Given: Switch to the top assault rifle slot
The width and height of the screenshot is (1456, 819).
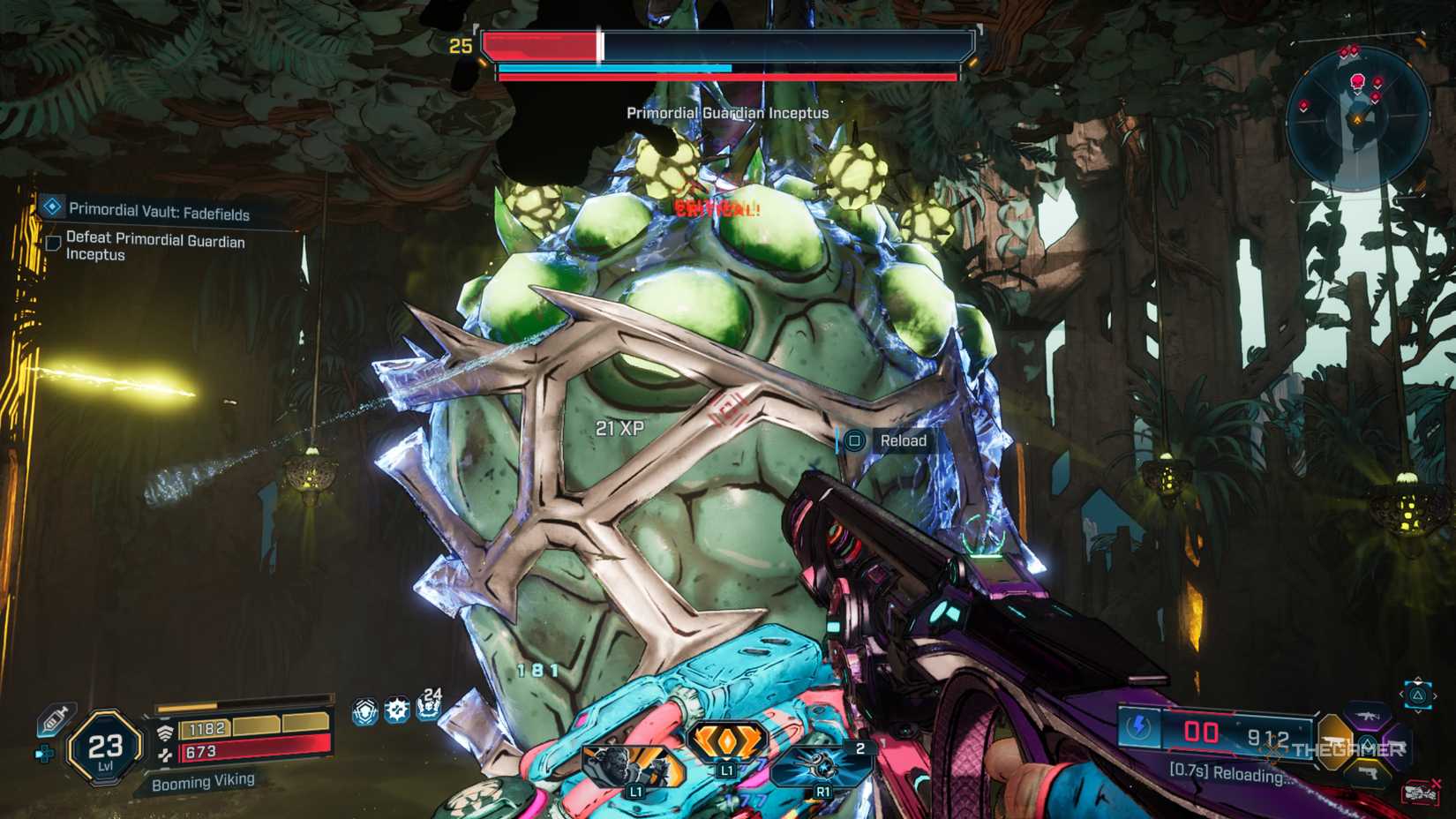Looking at the screenshot, I should pos(1368,715).
